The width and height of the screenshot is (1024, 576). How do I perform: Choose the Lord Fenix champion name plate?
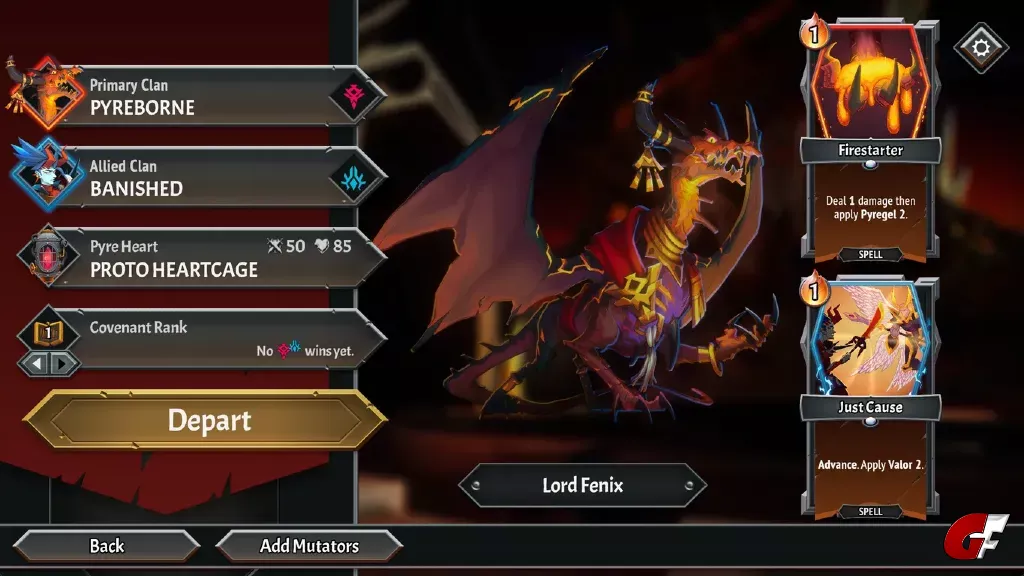click(582, 486)
